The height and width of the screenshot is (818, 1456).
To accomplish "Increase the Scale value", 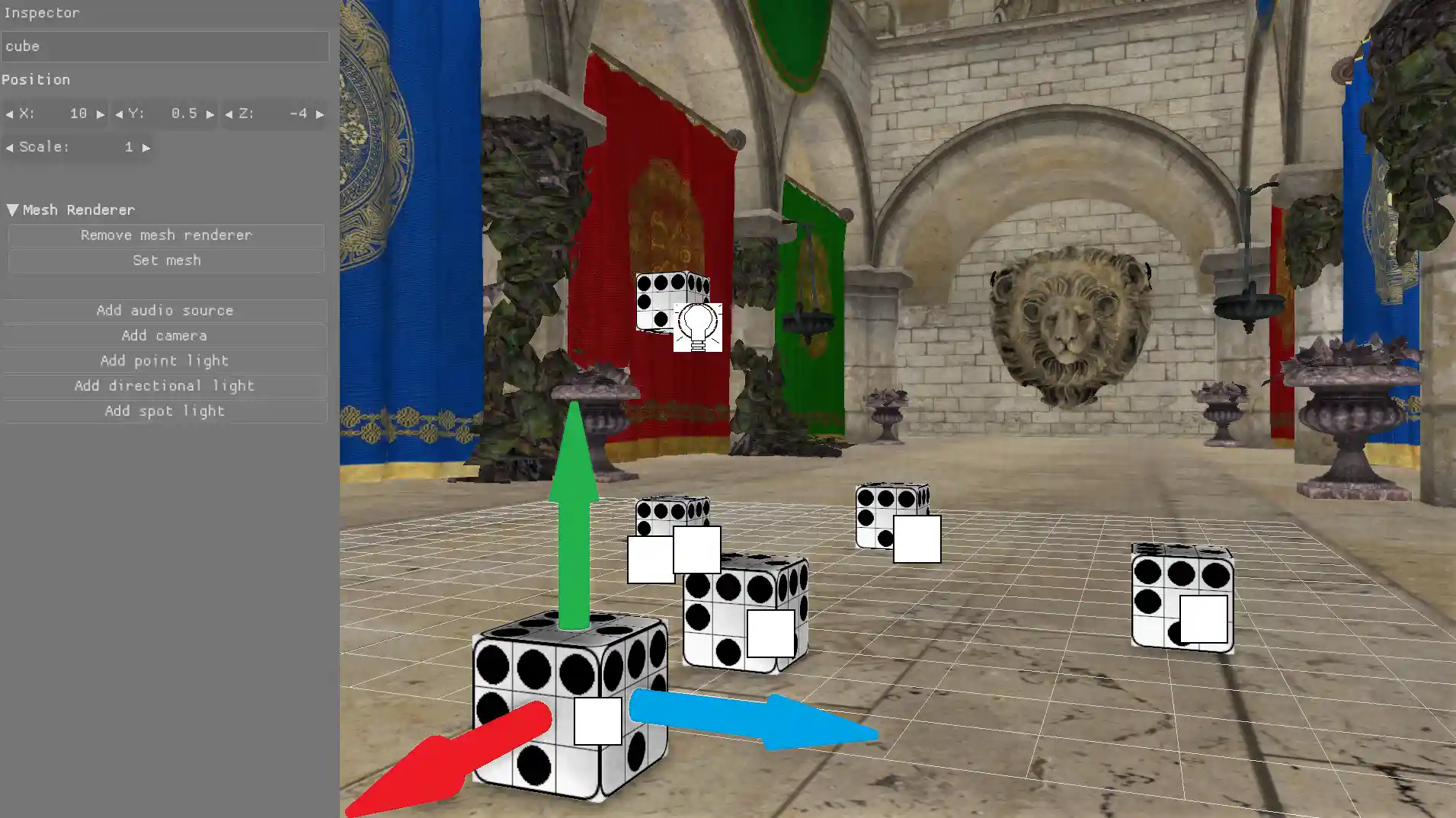I will coord(148,147).
